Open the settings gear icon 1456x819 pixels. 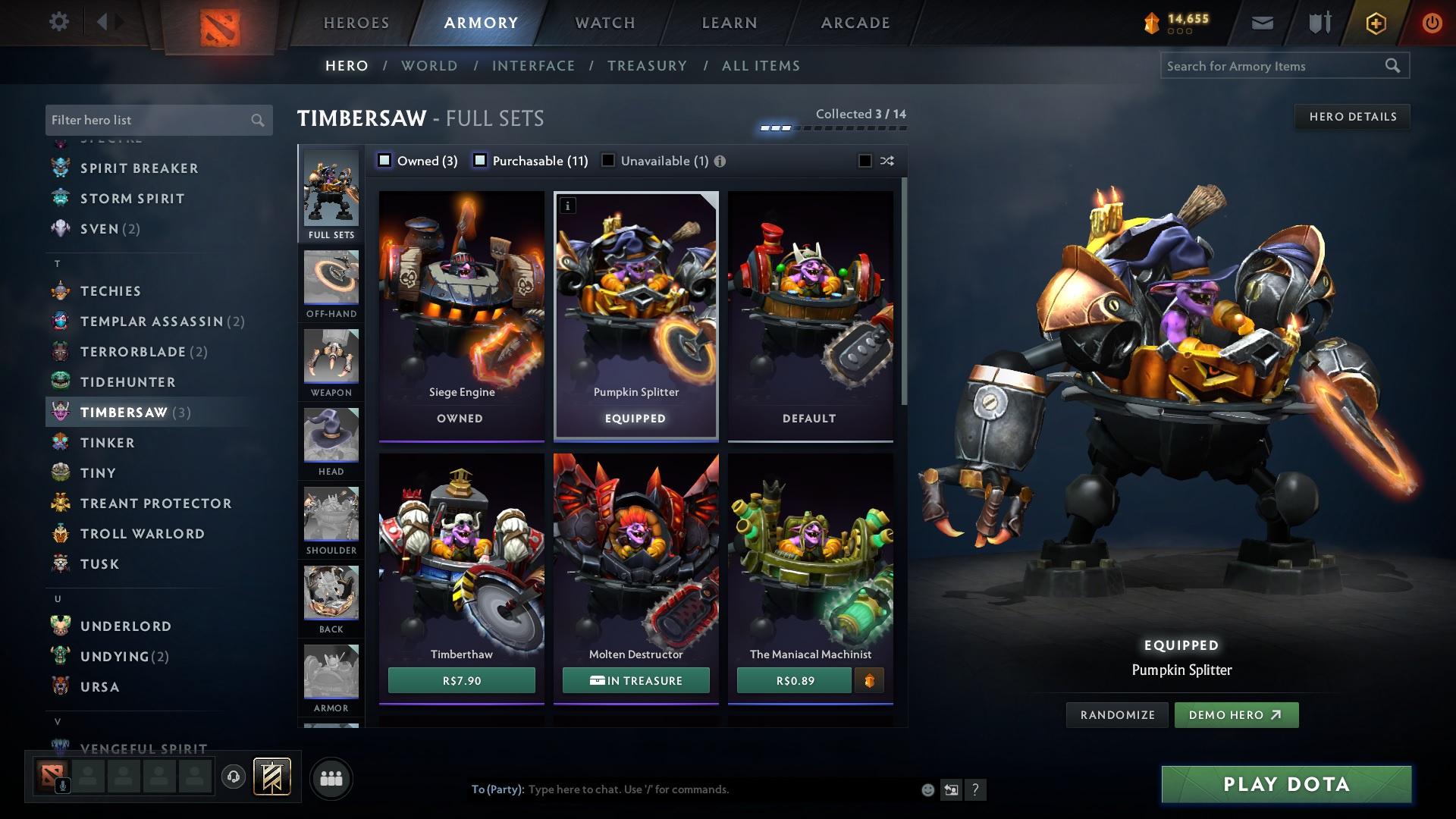click(58, 22)
